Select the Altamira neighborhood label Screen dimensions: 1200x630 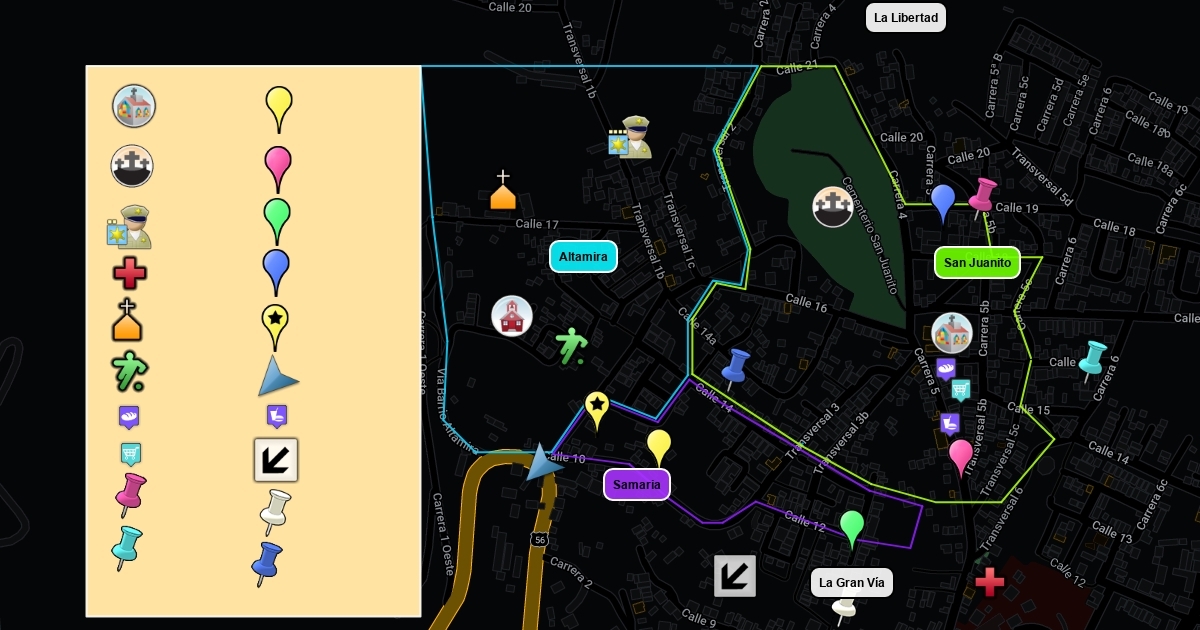(x=583, y=257)
